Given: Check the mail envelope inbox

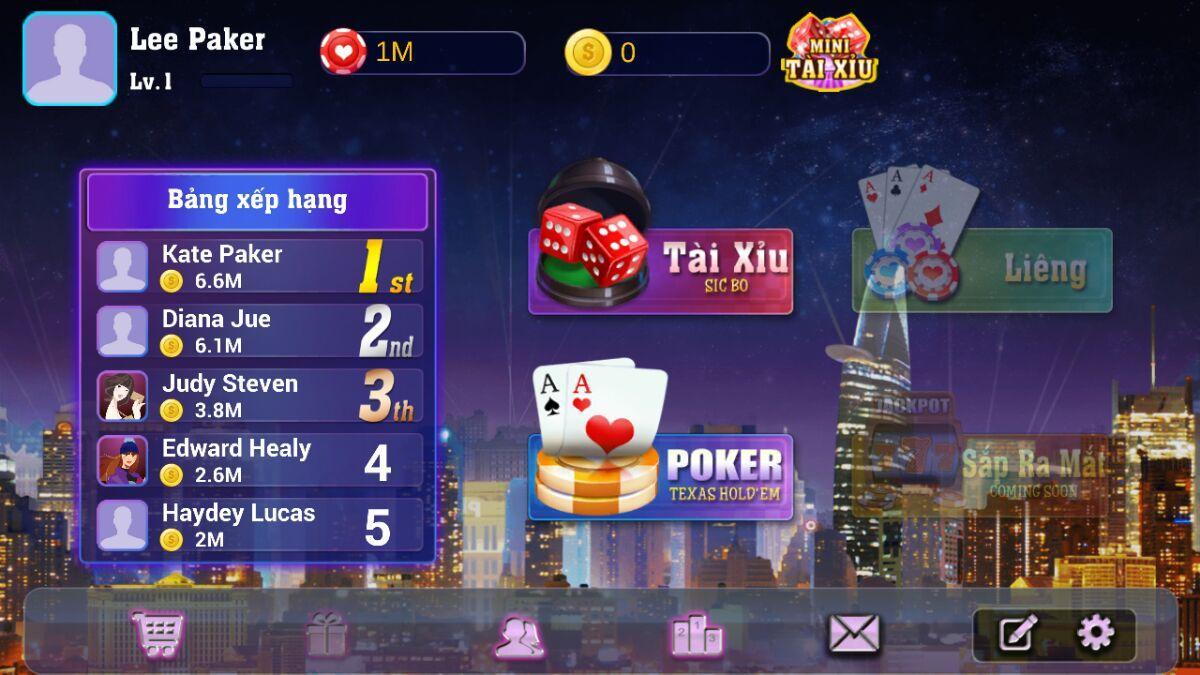Looking at the screenshot, I should (x=853, y=634).
